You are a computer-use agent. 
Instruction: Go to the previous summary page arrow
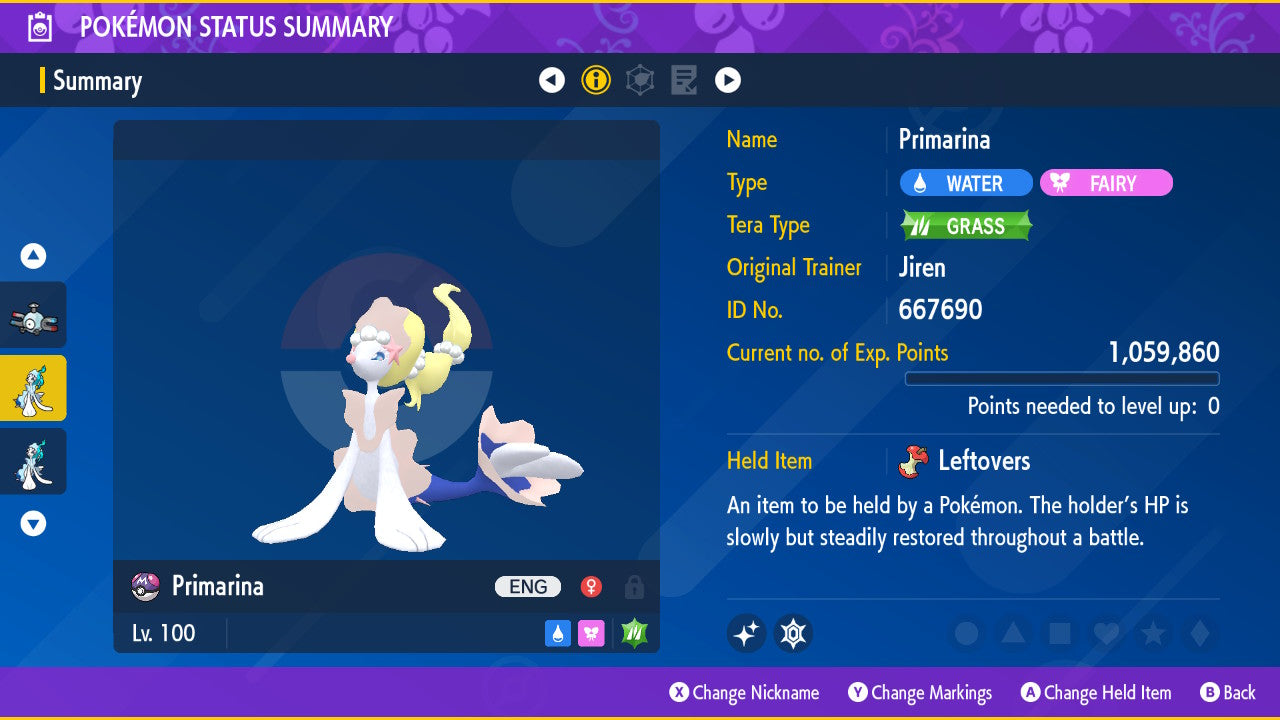(x=552, y=80)
